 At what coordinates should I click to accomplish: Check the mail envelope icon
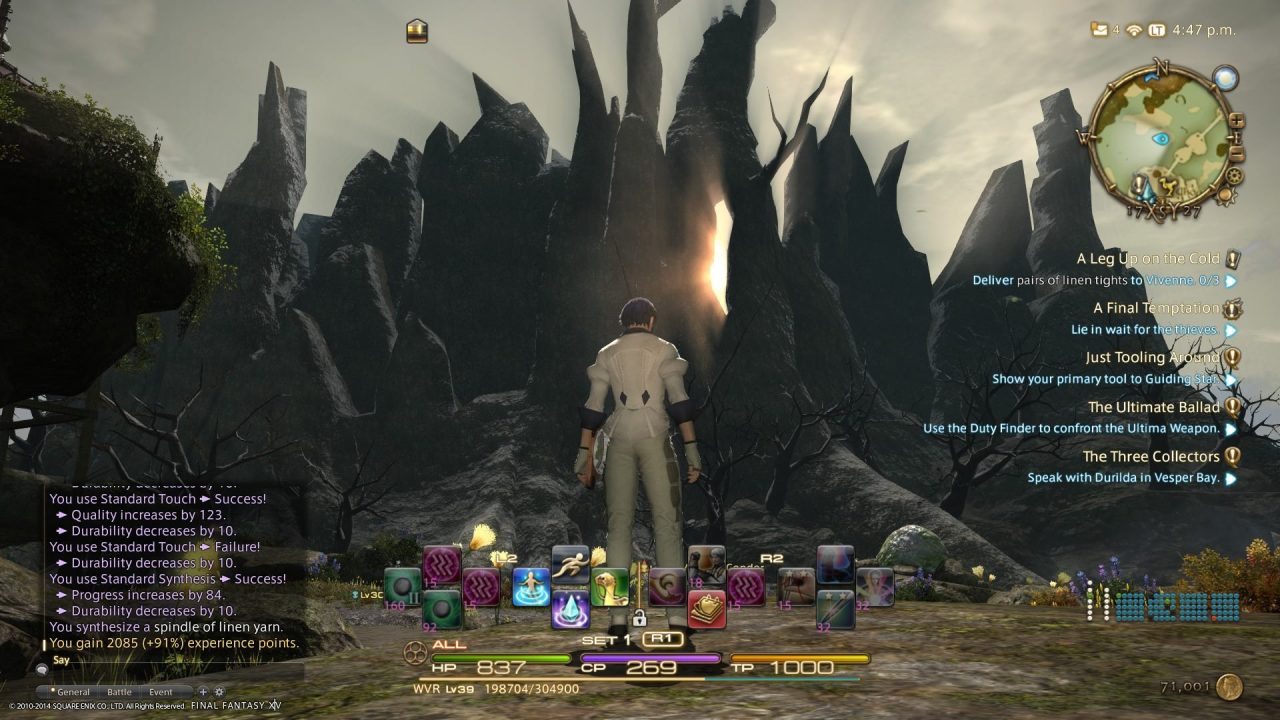(x=1100, y=30)
